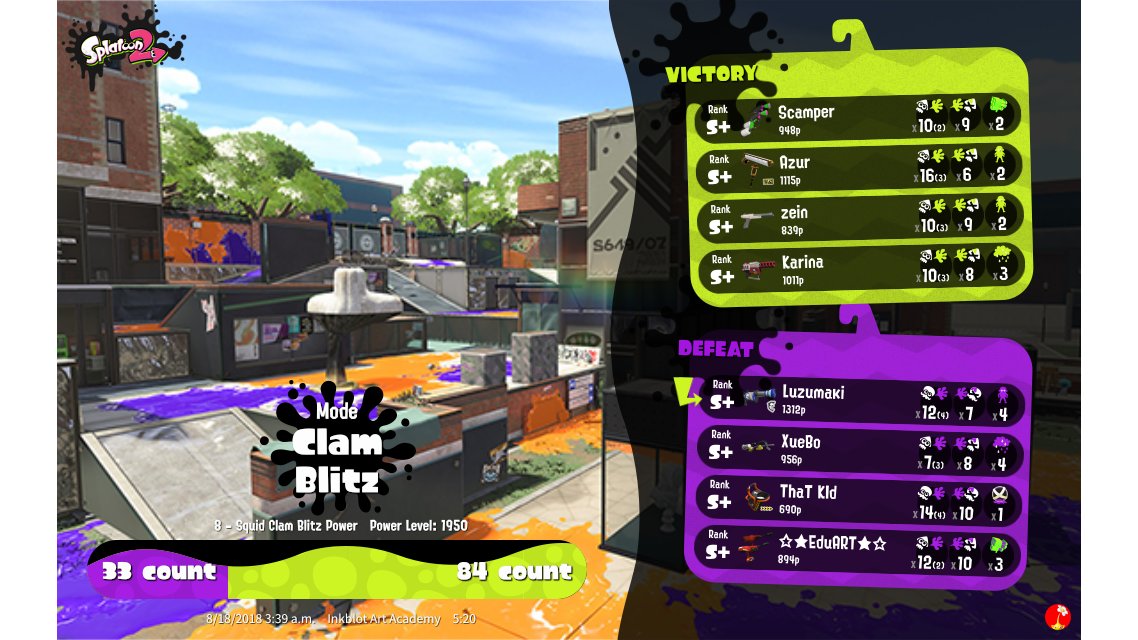Image resolution: width=1138 pixels, height=640 pixels.
Task: Click the red mushroom icon in the corner
Action: tap(1058, 616)
